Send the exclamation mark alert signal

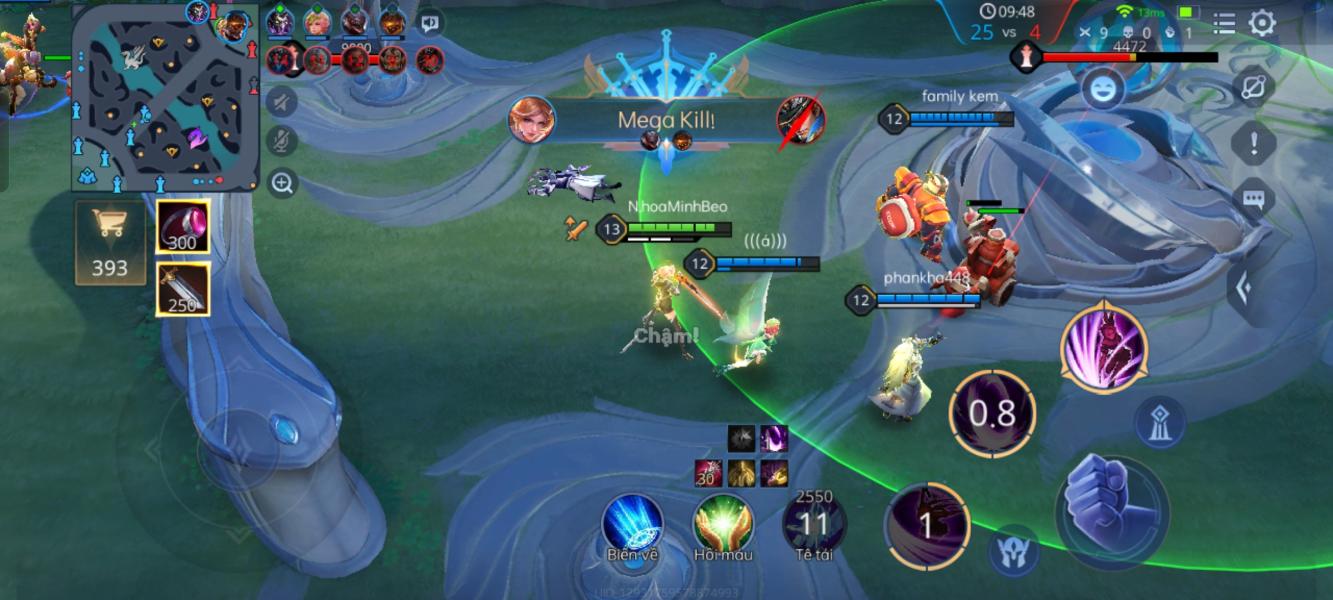(x=1255, y=144)
